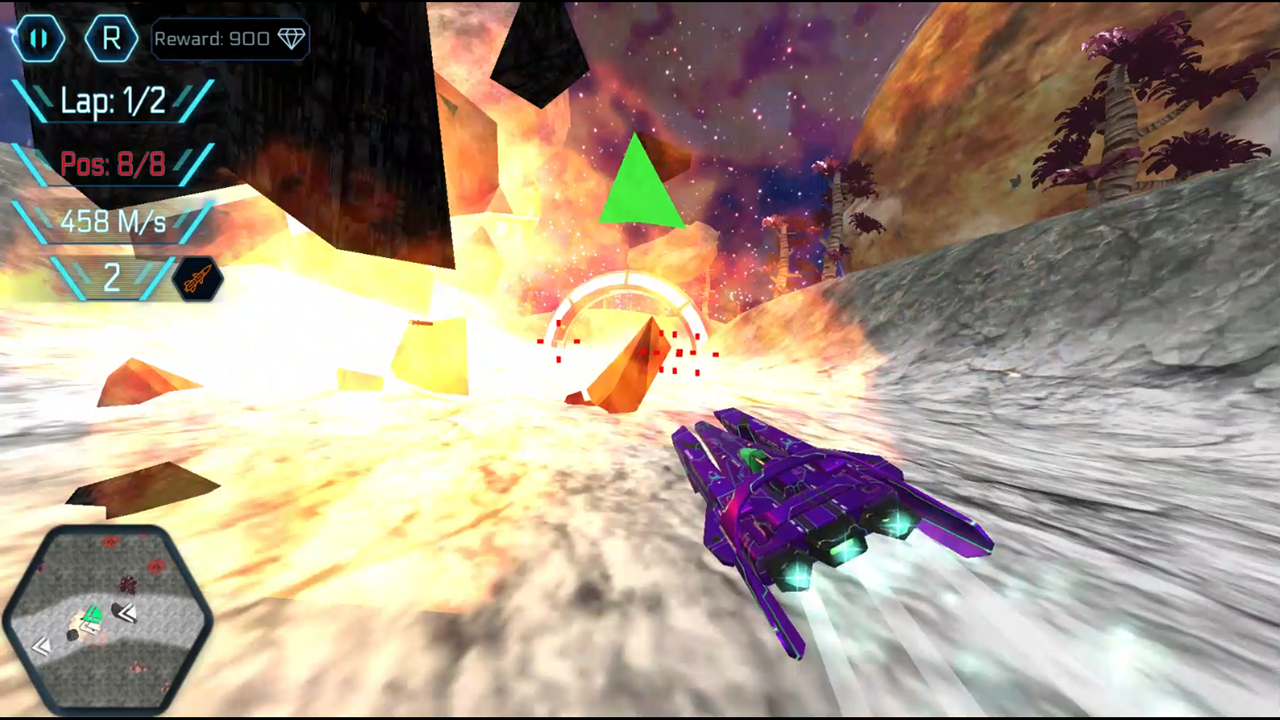Click the diamond gem icon beside Reward 900
This screenshot has height=720, width=1280.
[291, 38]
